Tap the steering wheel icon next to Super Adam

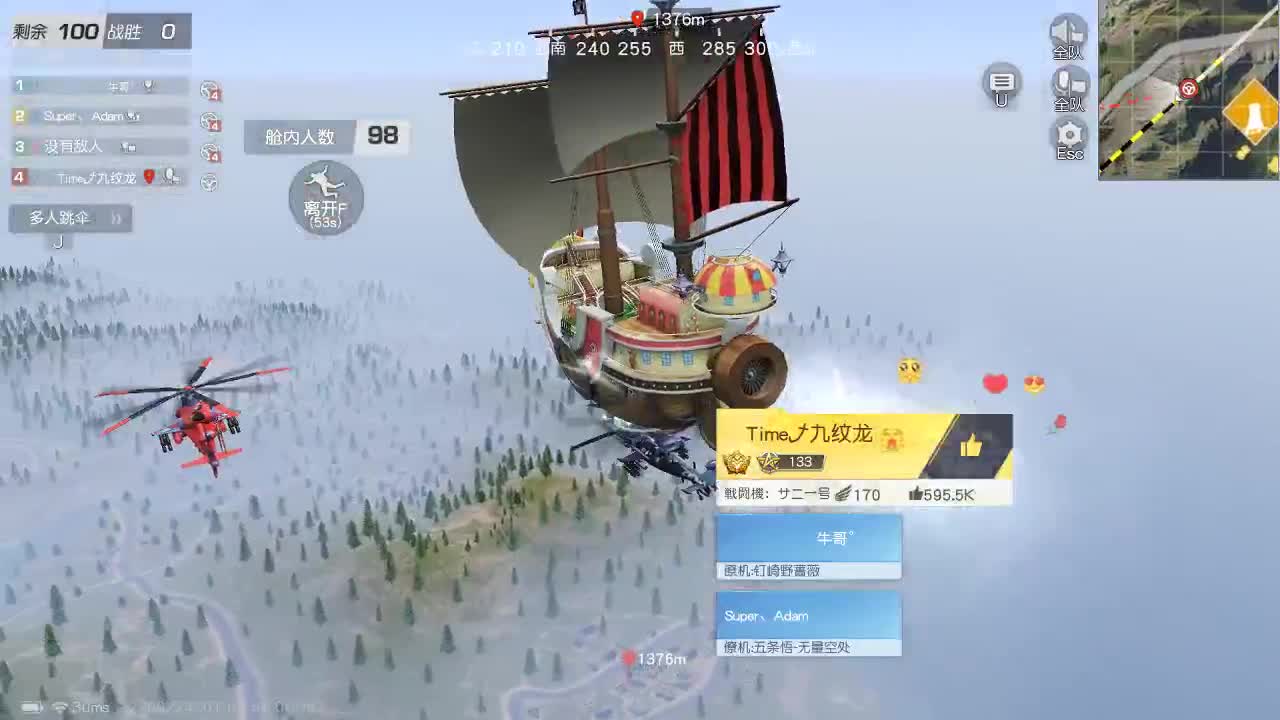(x=210, y=120)
